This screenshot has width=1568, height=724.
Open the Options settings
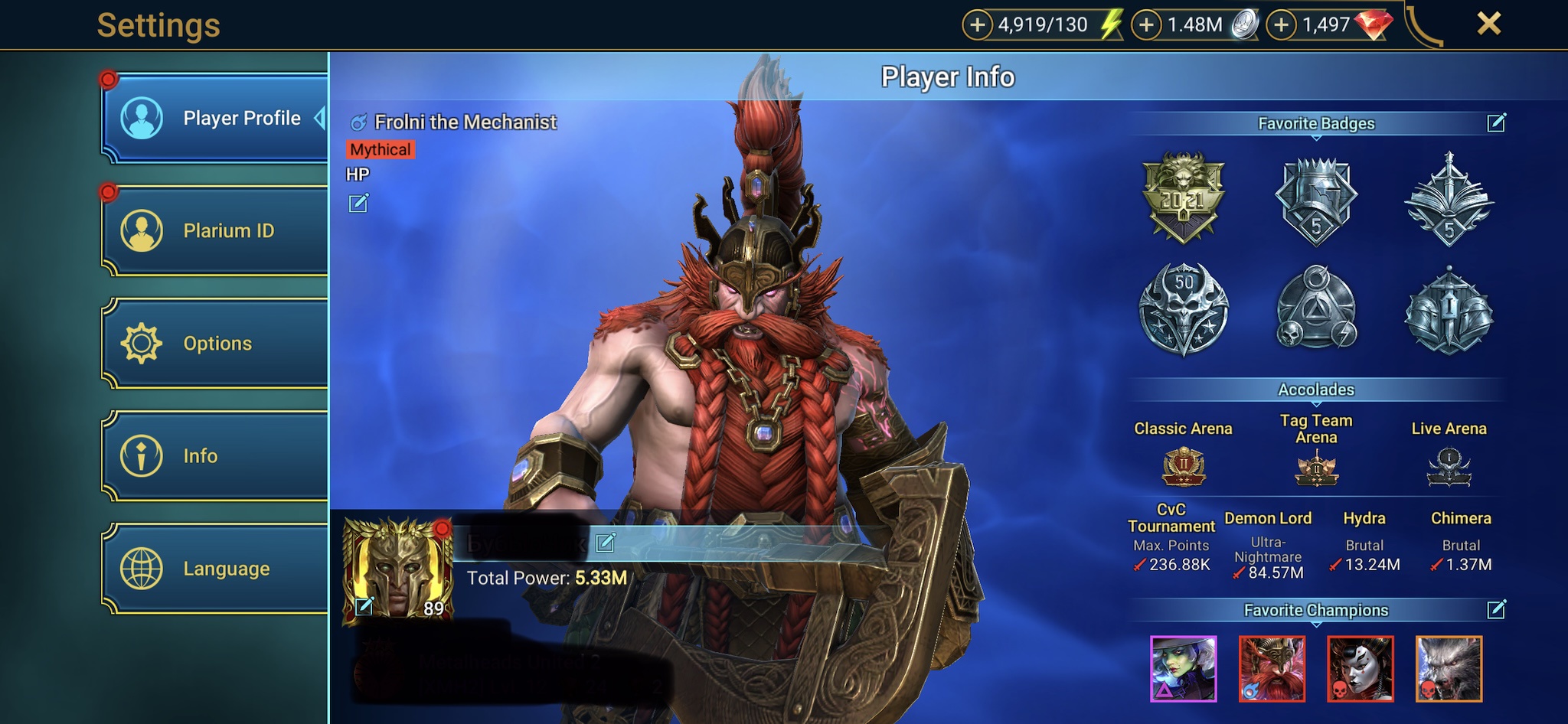tap(216, 343)
